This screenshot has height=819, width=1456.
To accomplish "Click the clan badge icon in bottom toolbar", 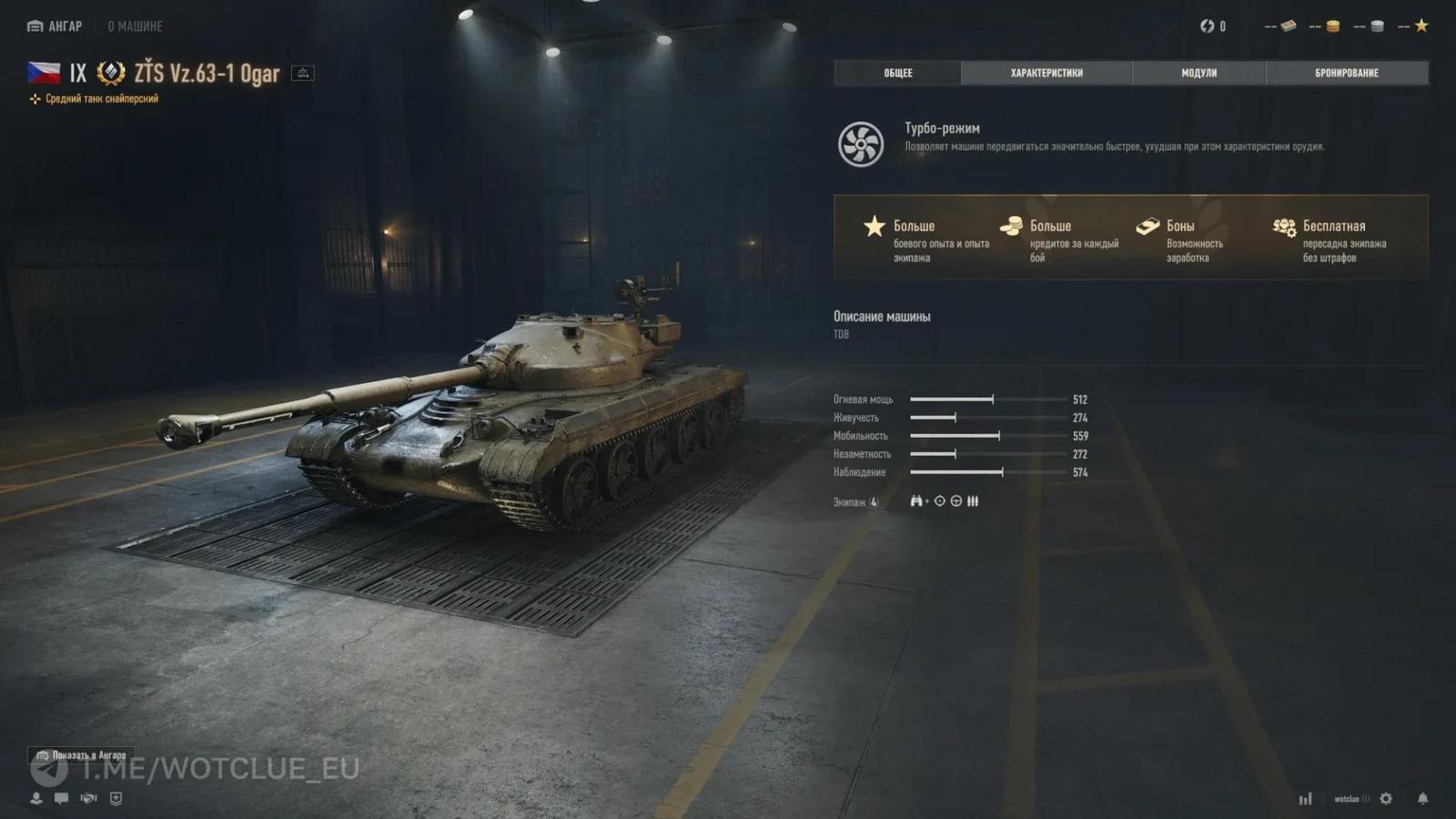I will [x=114, y=799].
